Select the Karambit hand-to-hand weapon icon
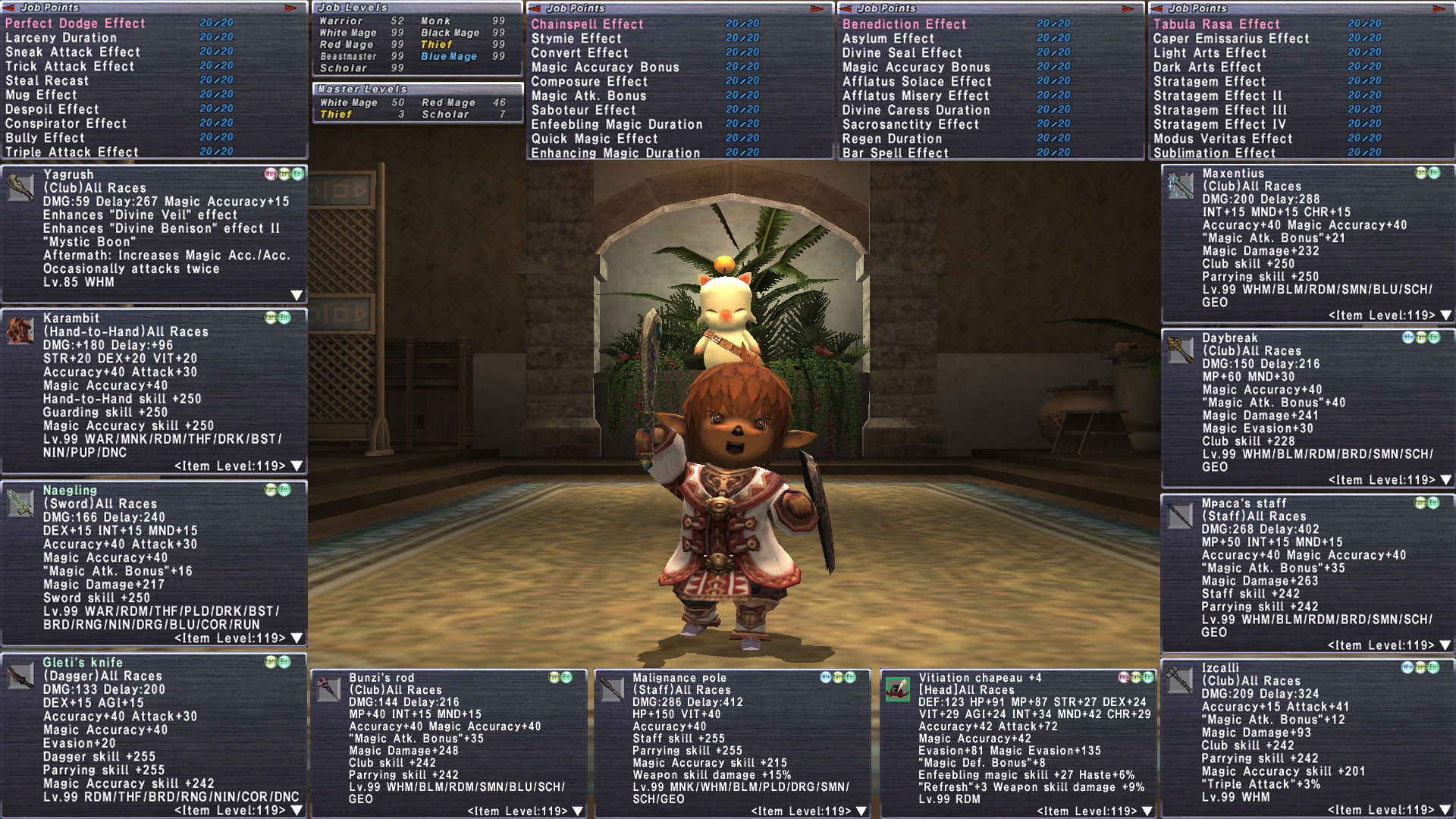The height and width of the screenshot is (819, 1456). pos(20,331)
